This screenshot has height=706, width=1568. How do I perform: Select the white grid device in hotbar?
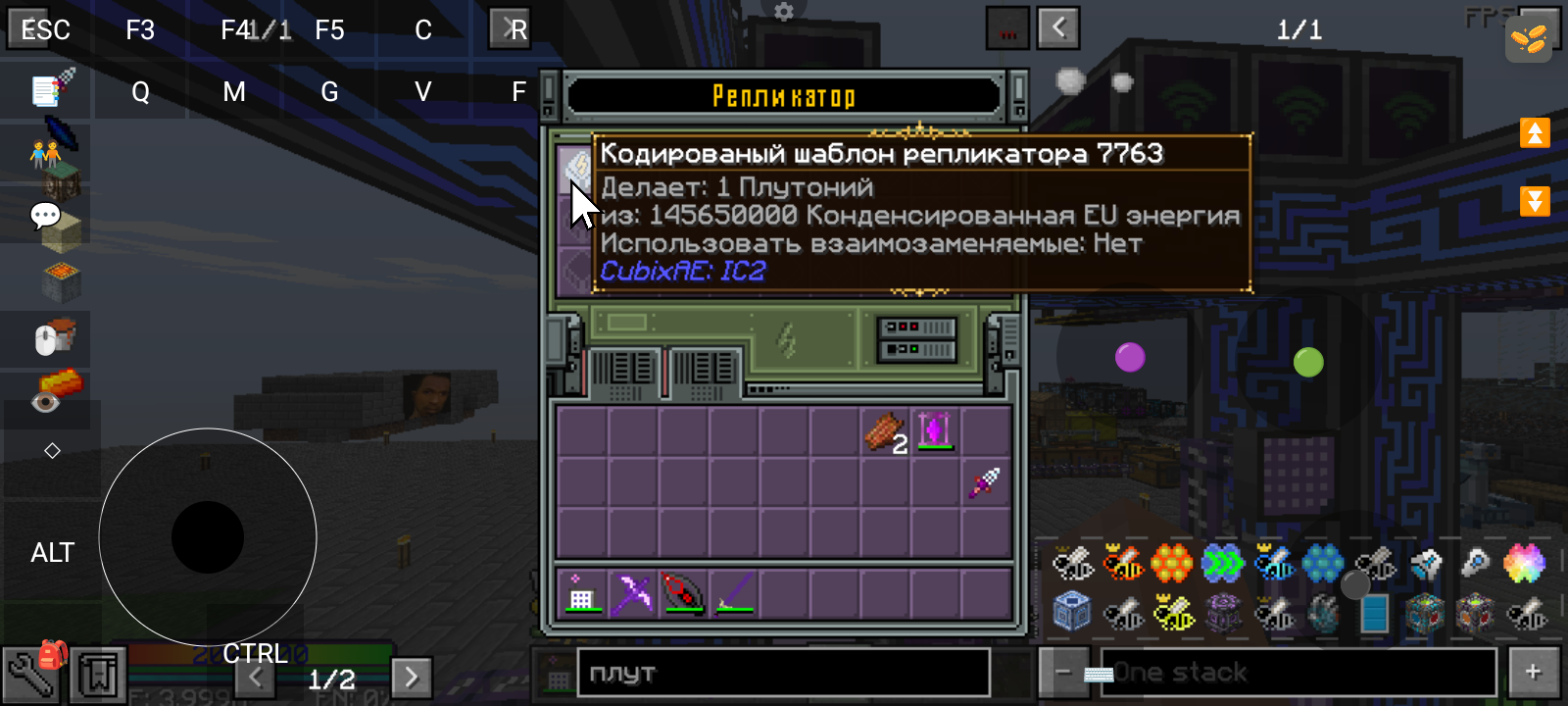click(581, 594)
